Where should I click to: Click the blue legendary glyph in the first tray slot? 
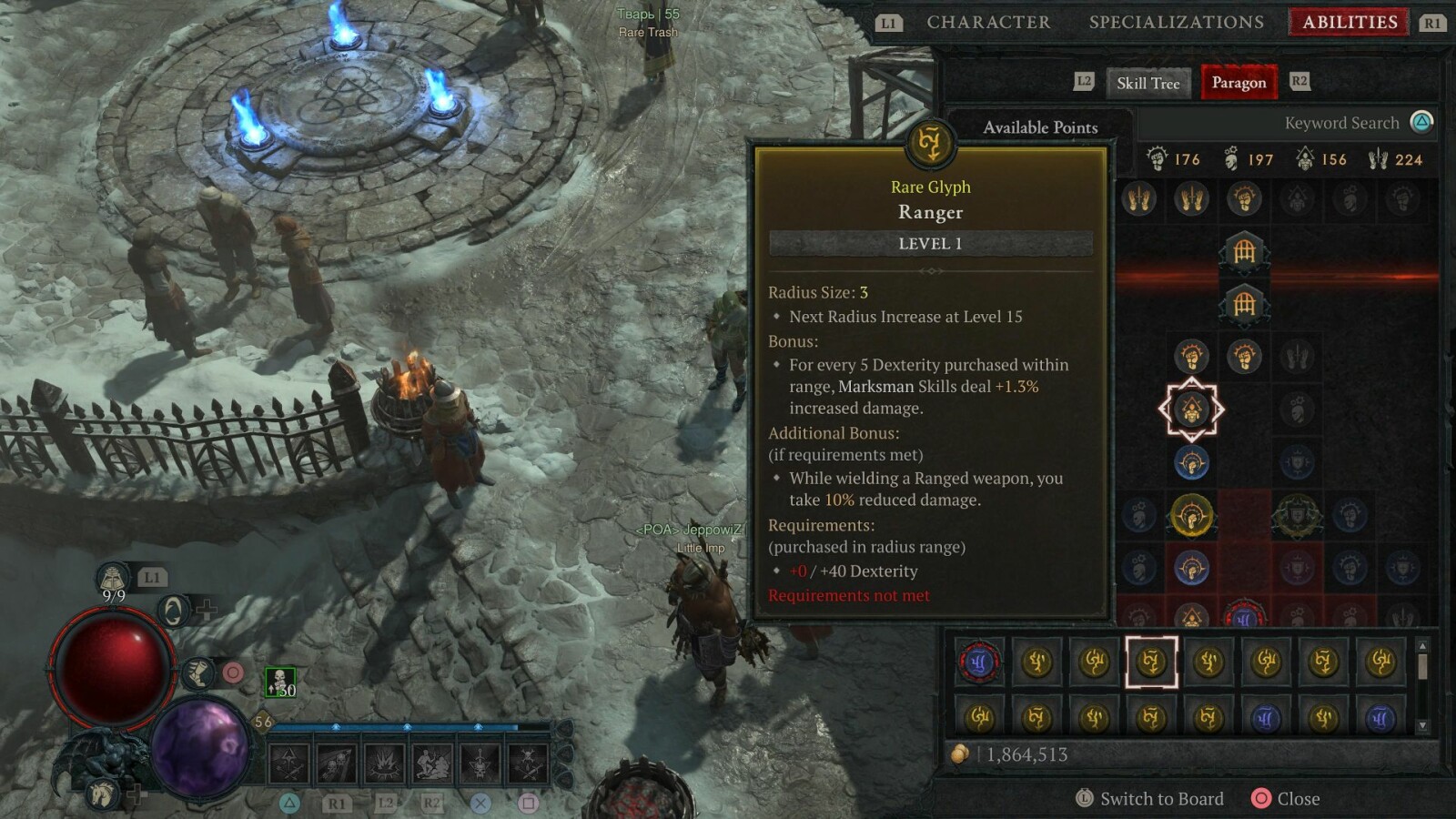coord(980,662)
